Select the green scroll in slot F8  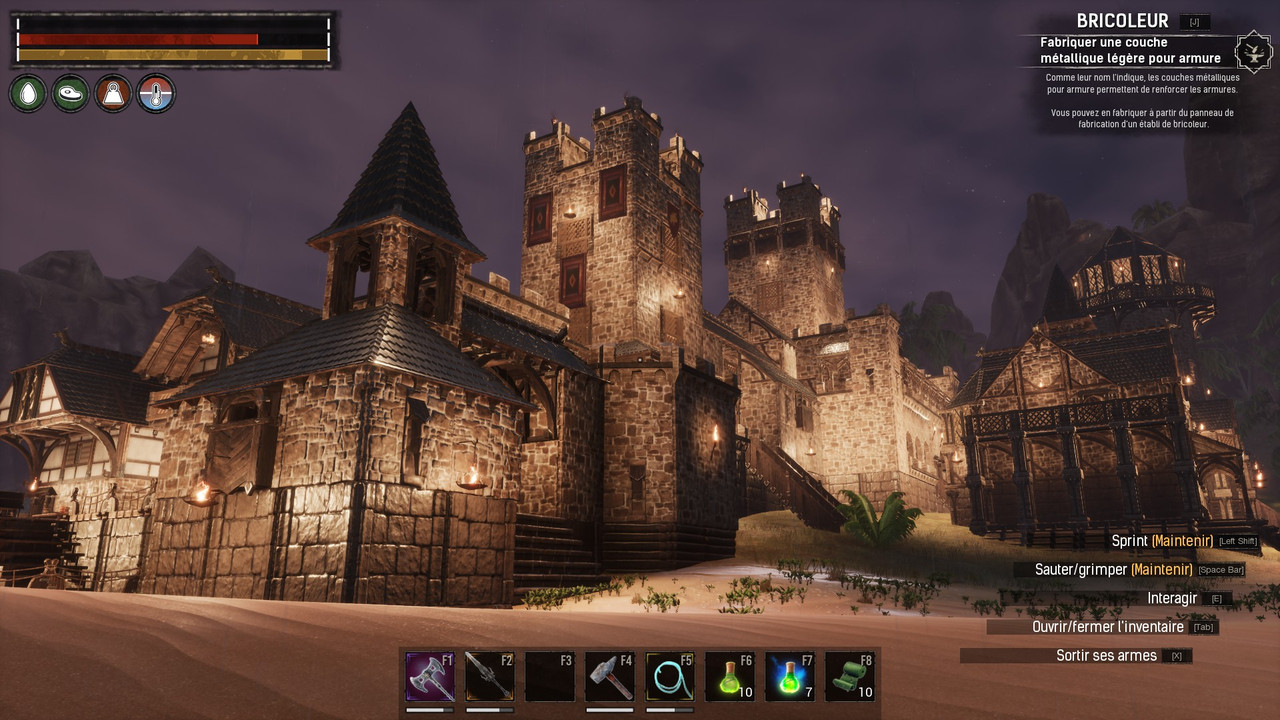pyautogui.click(x=850, y=677)
